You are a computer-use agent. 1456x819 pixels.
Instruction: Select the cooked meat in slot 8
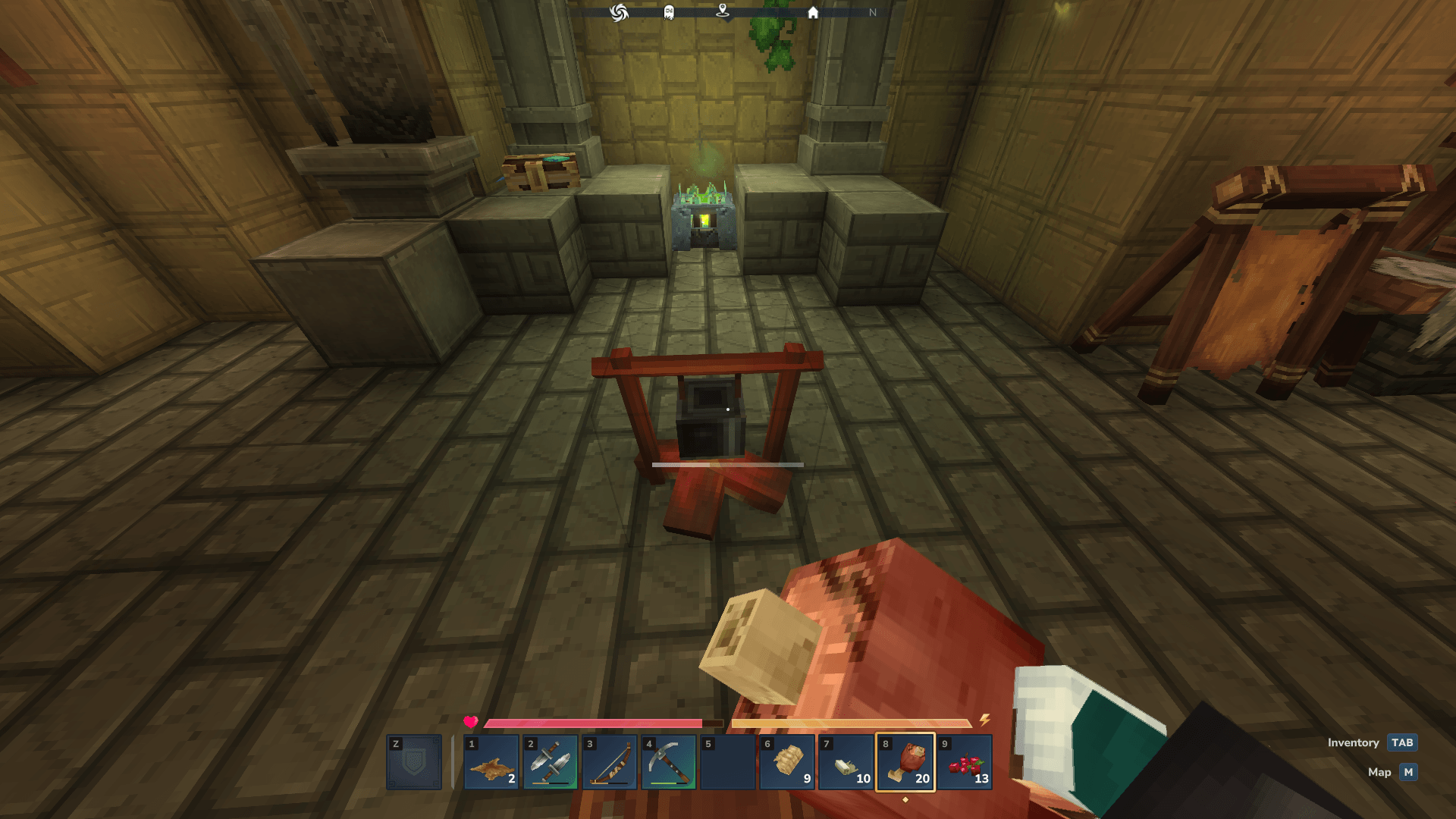pos(907,762)
